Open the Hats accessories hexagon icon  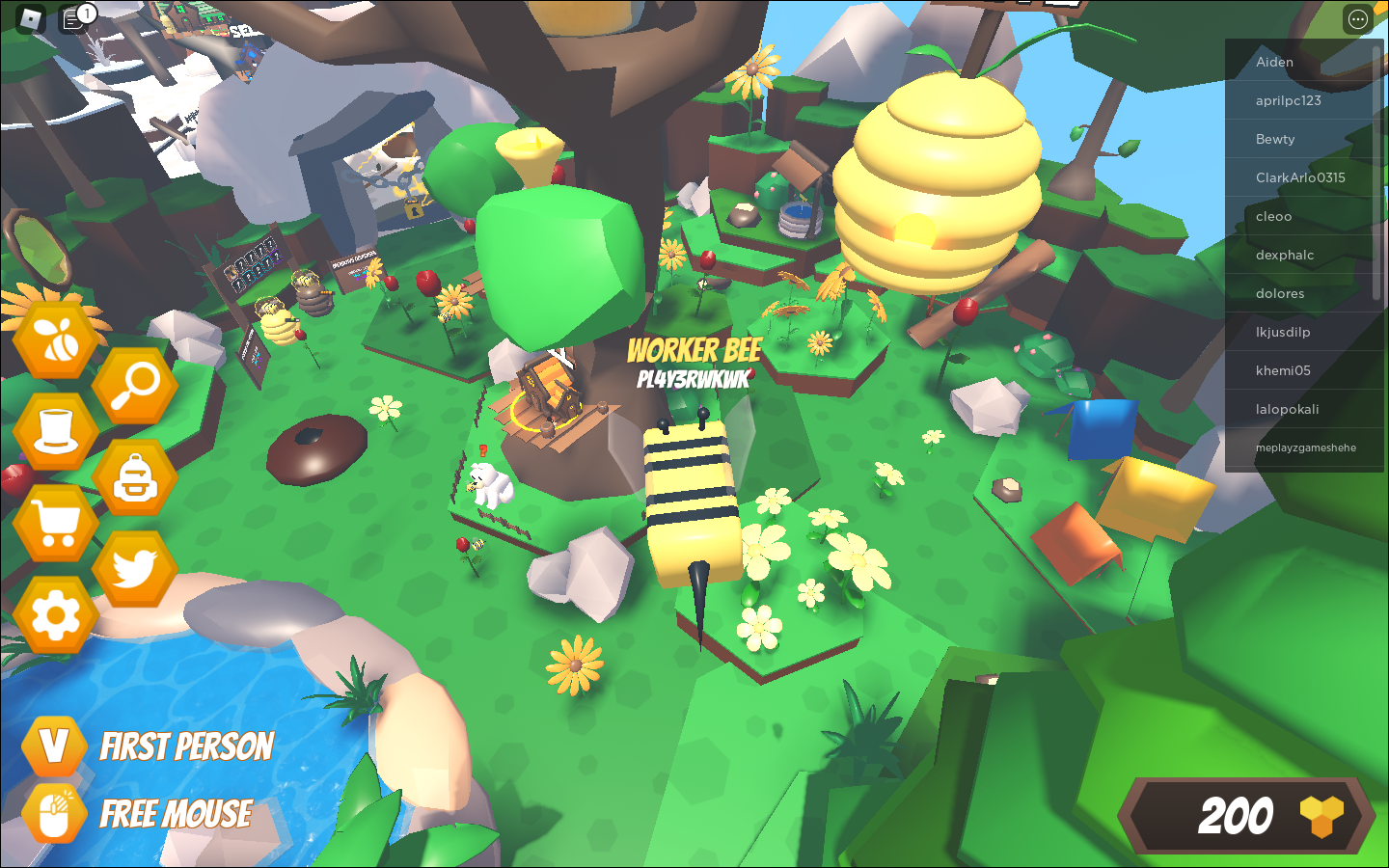[x=55, y=430]
